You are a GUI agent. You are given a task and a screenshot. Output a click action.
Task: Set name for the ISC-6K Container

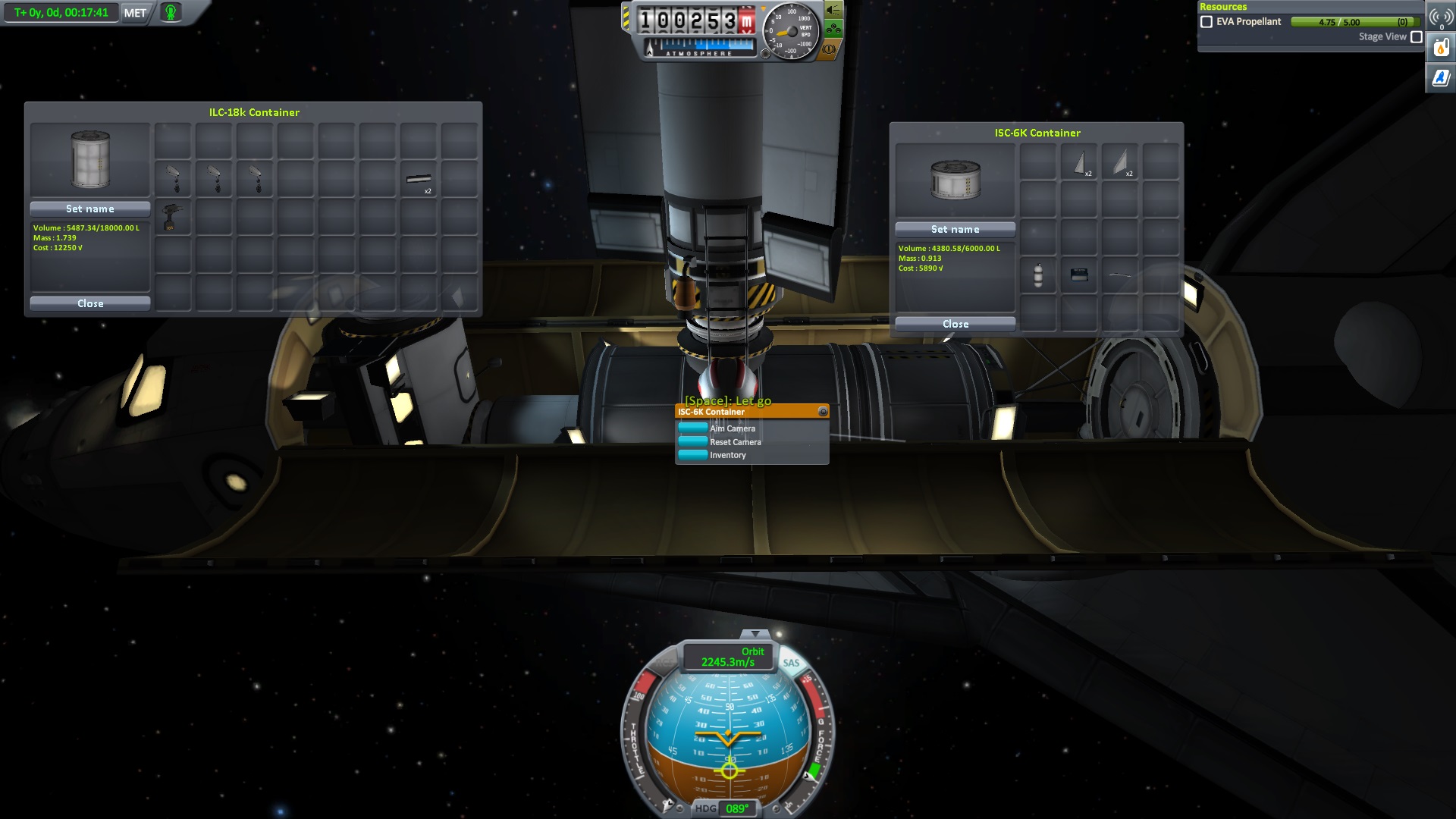tap(955, 229)
